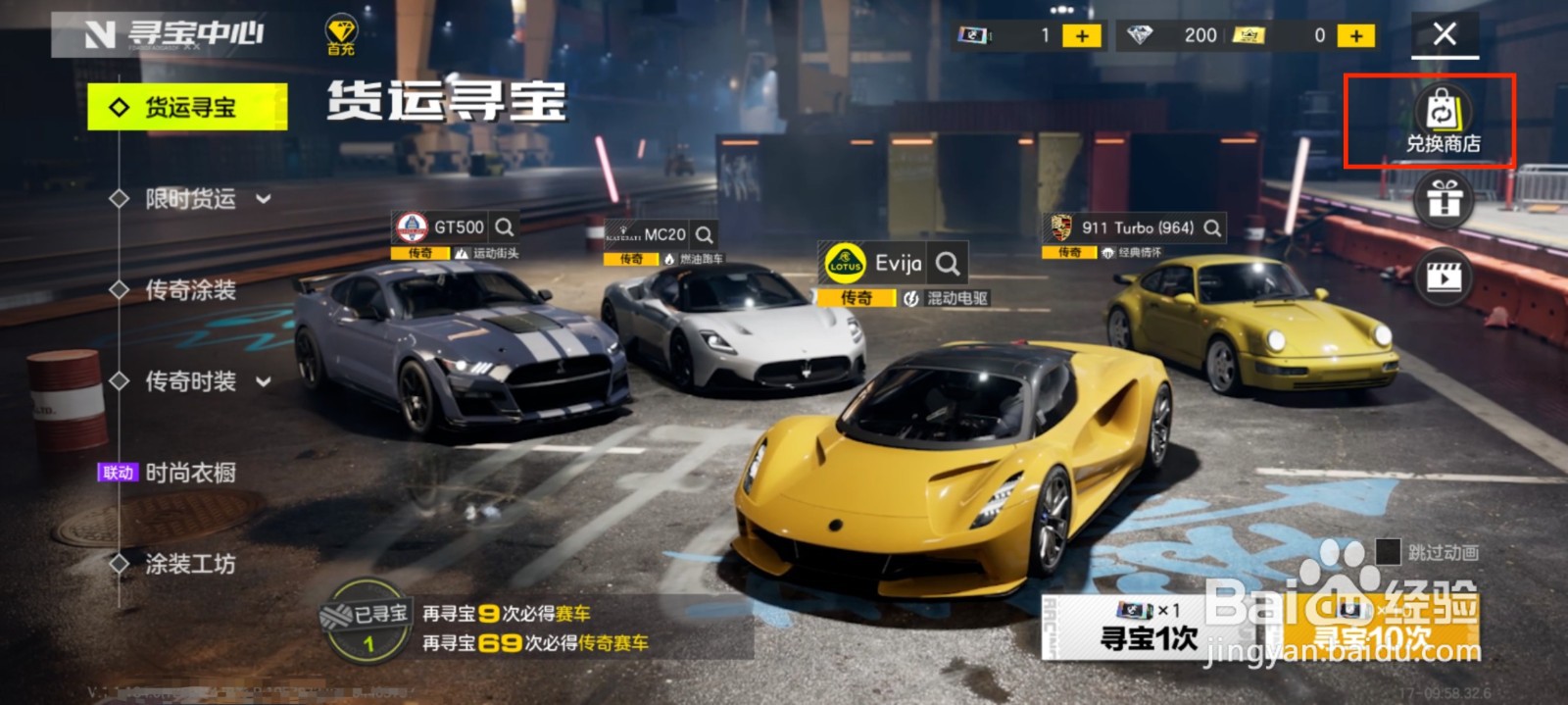Image resolution: width=1568 pixels, height=705 pixels.
Task: Toggle the 跳过动画 checkbox
Action: [x=1388, y=552]
